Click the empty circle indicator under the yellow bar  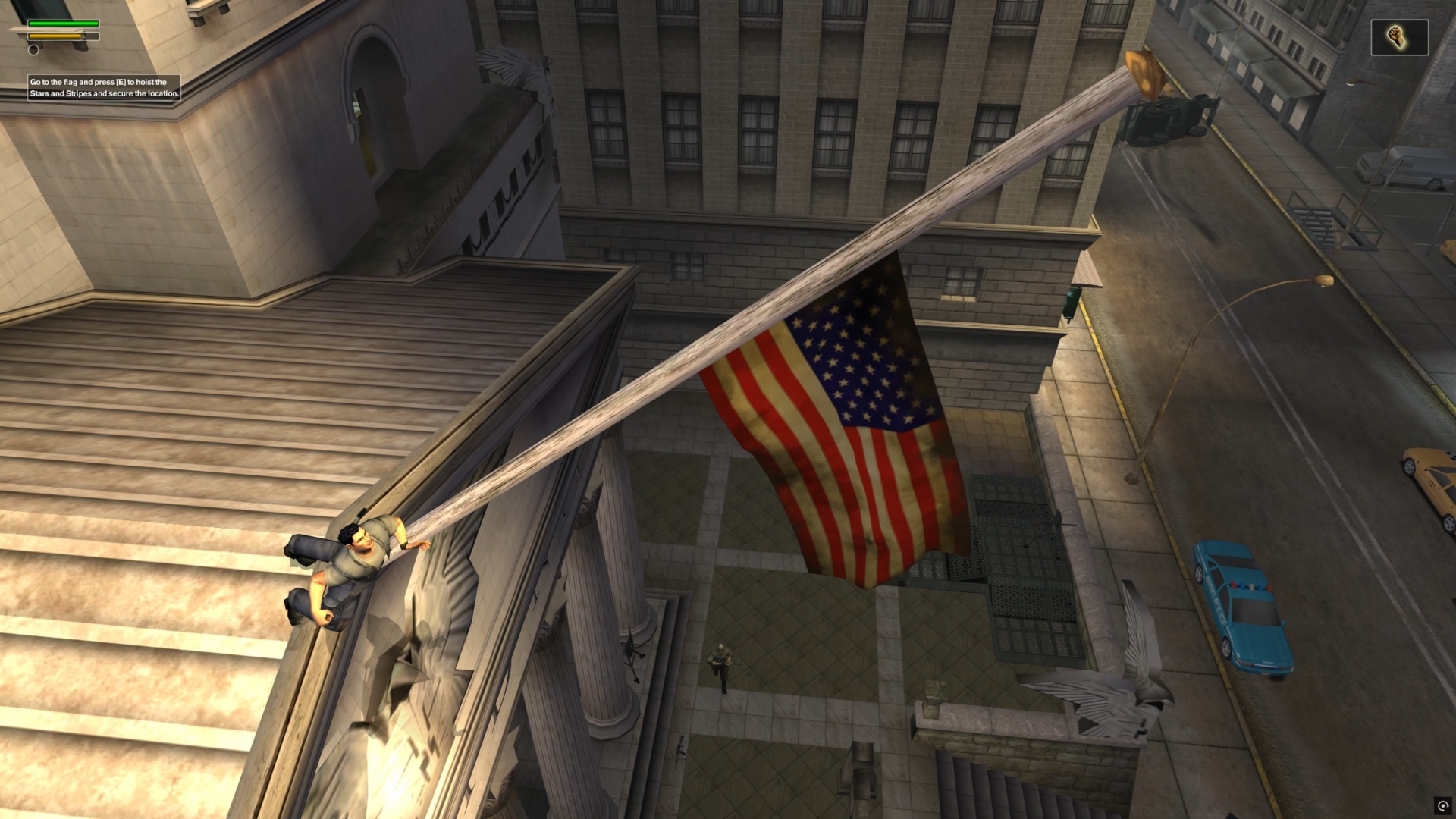(x=33, y=50)
